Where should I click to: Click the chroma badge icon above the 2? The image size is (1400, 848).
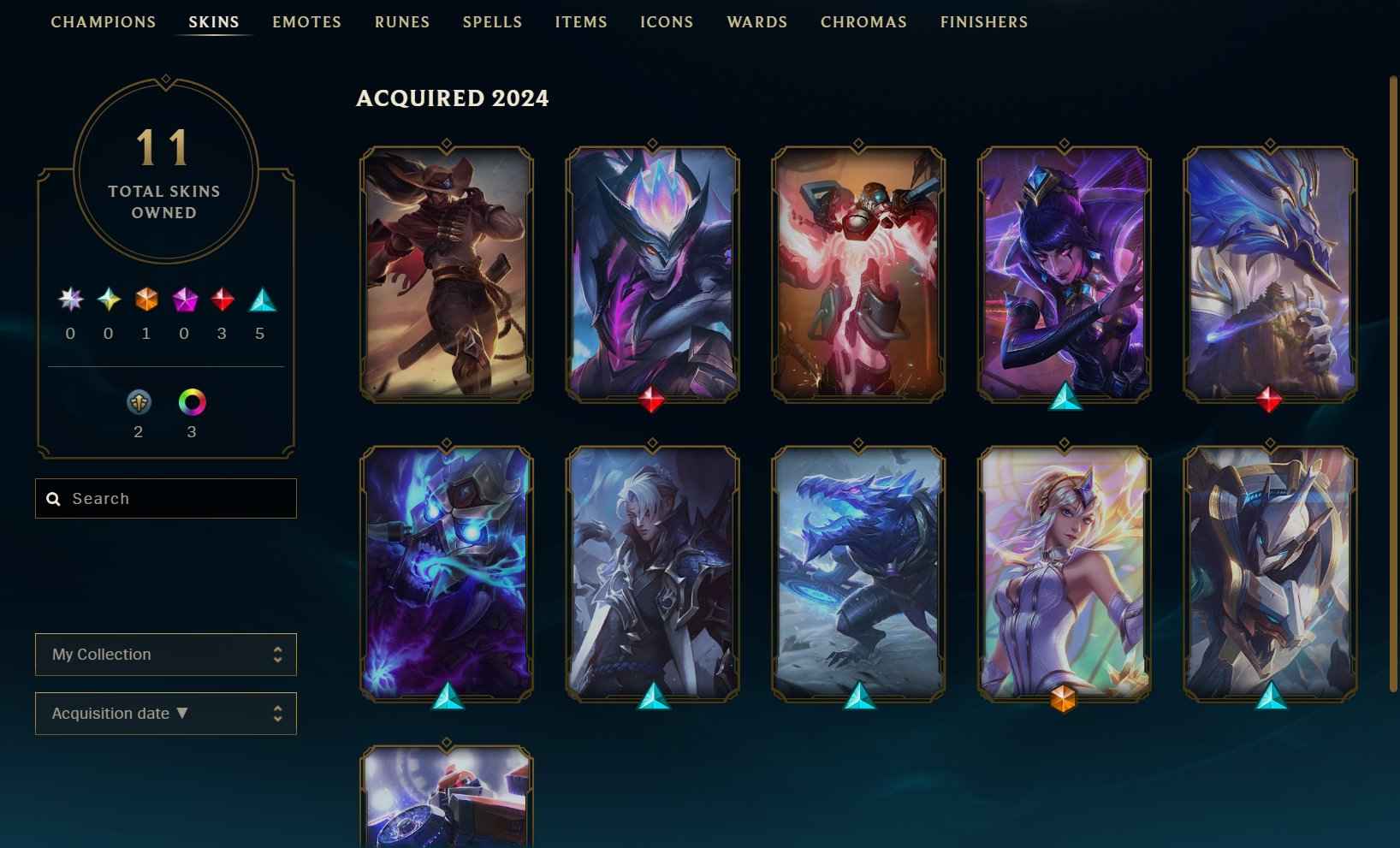click(x=139, y=402)
